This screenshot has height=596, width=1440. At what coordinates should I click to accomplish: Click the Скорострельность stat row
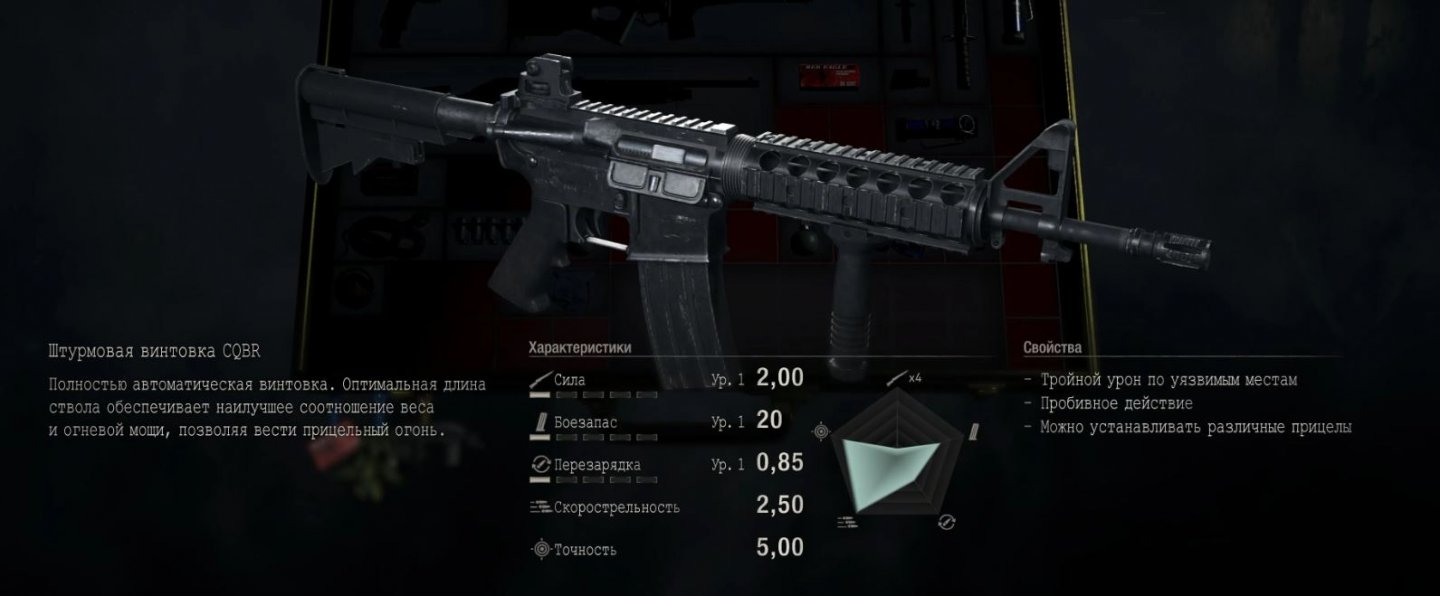pos(665,507)
